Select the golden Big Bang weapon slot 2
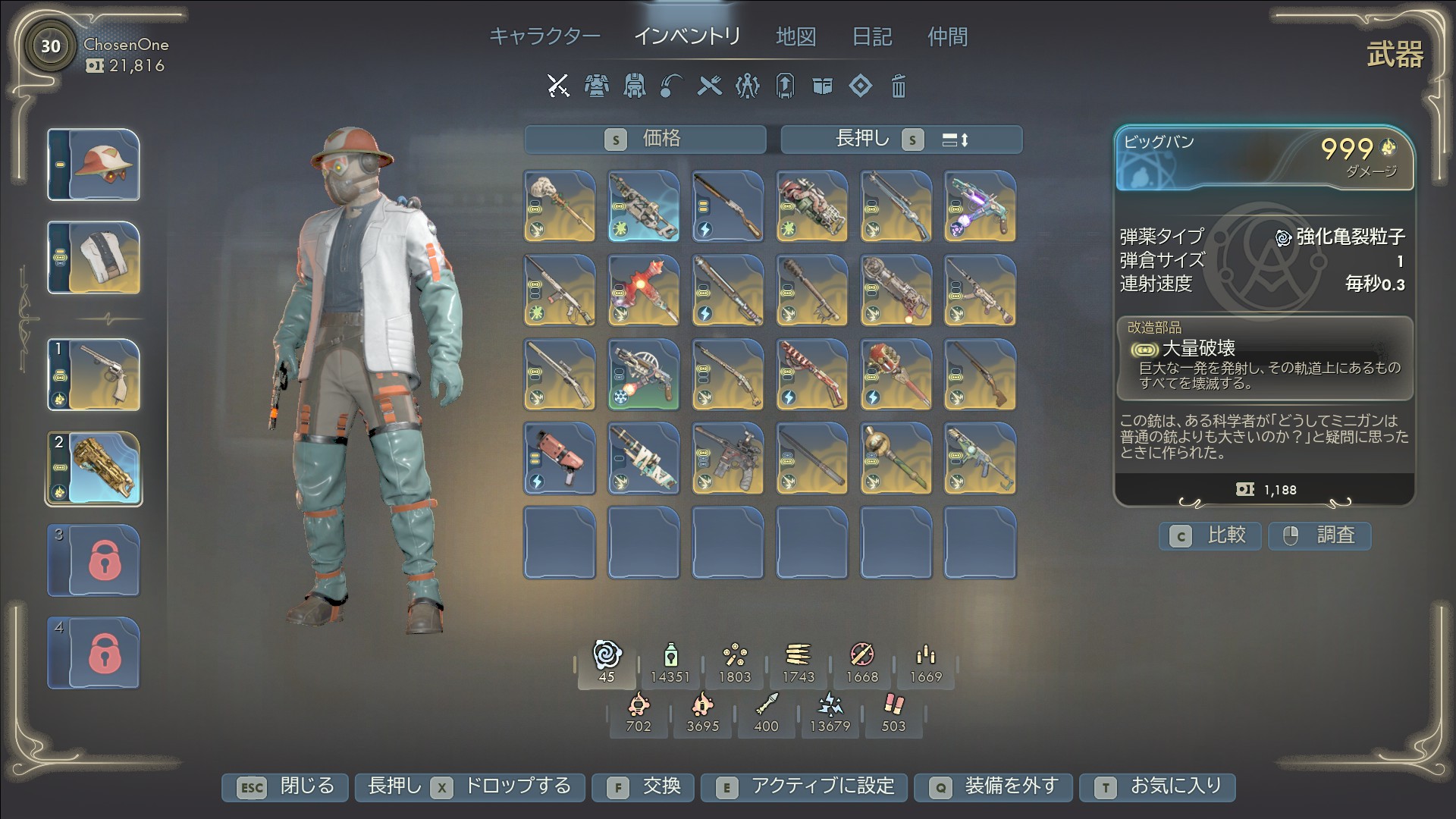This screenshot has height=819, width=1456. click(x=94, y=468)
